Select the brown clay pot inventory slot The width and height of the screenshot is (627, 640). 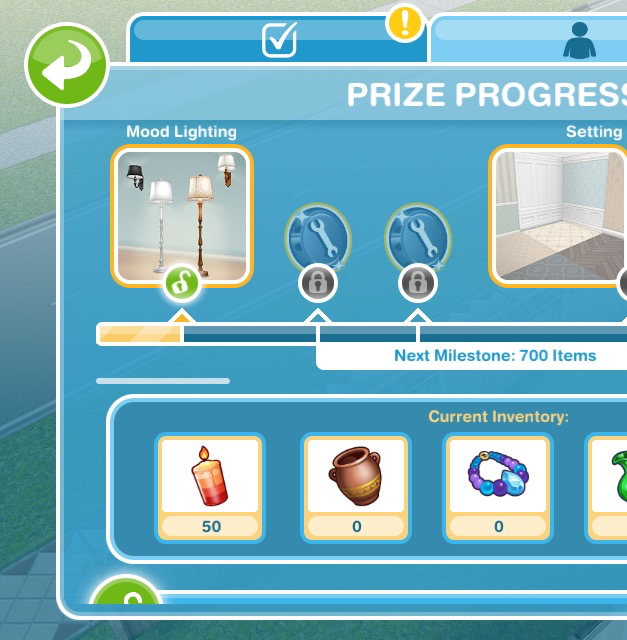pyautogui.click(x=356, y=487)
